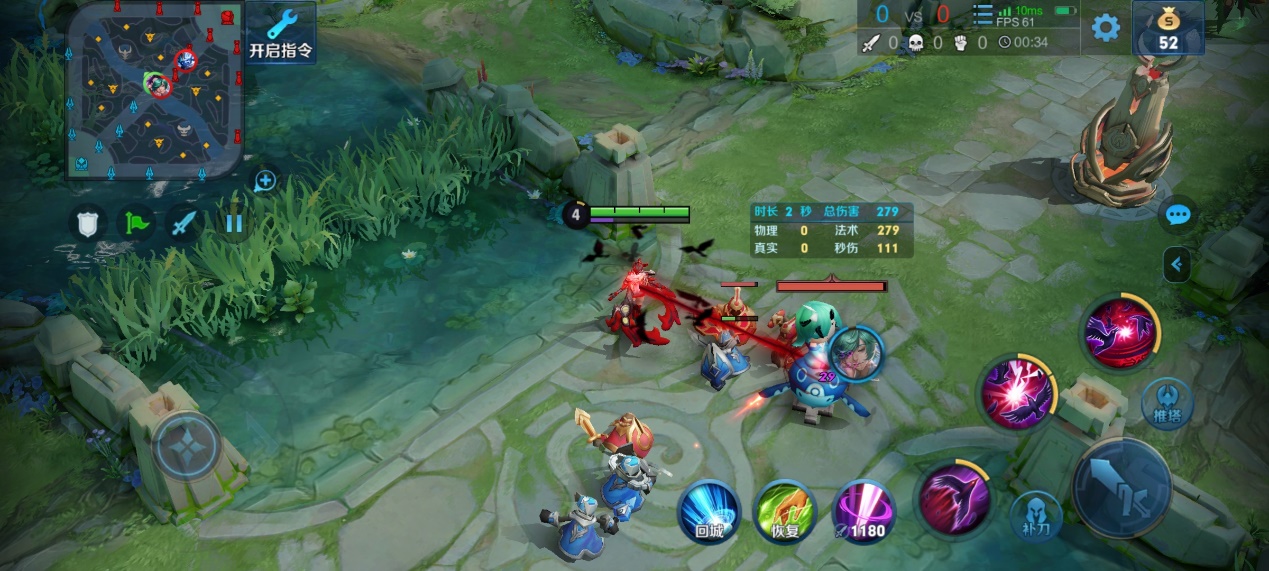Cast the red bat wing ultimate skill
This screenshot has width=1269, height=571.
coord(1121,333)
